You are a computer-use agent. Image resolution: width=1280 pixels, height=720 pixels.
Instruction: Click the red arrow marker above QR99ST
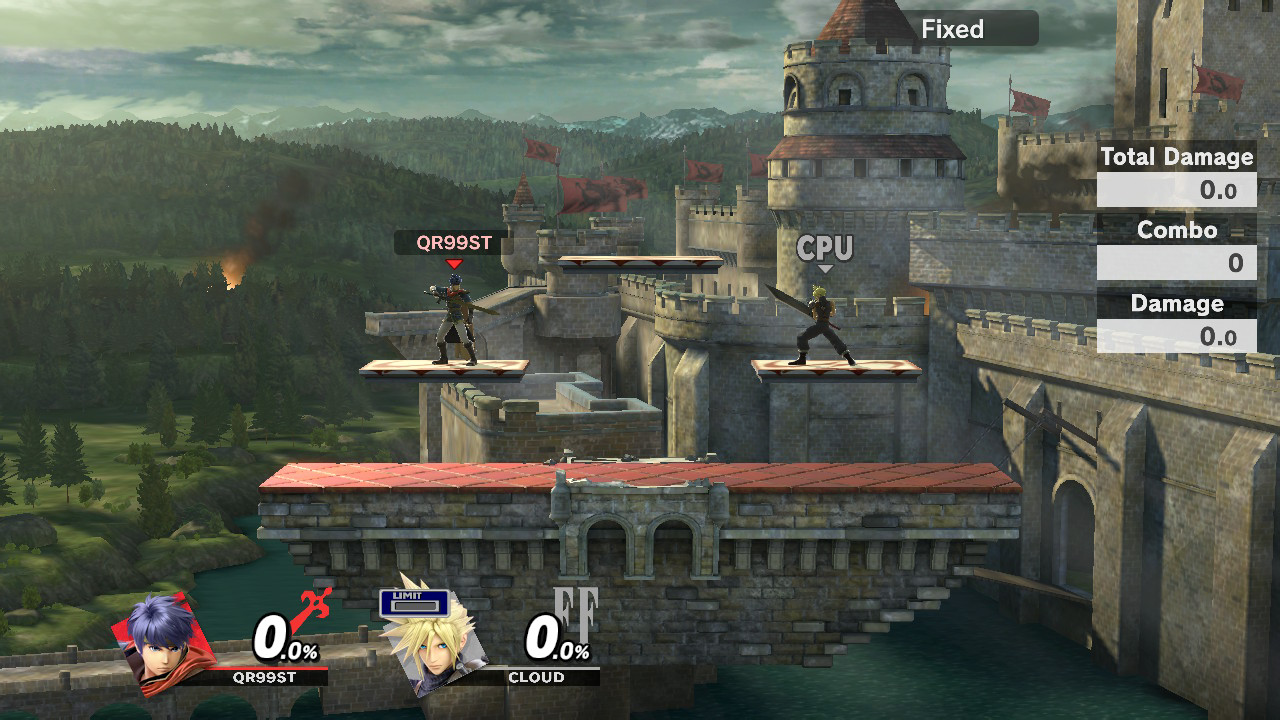[454, 264]
